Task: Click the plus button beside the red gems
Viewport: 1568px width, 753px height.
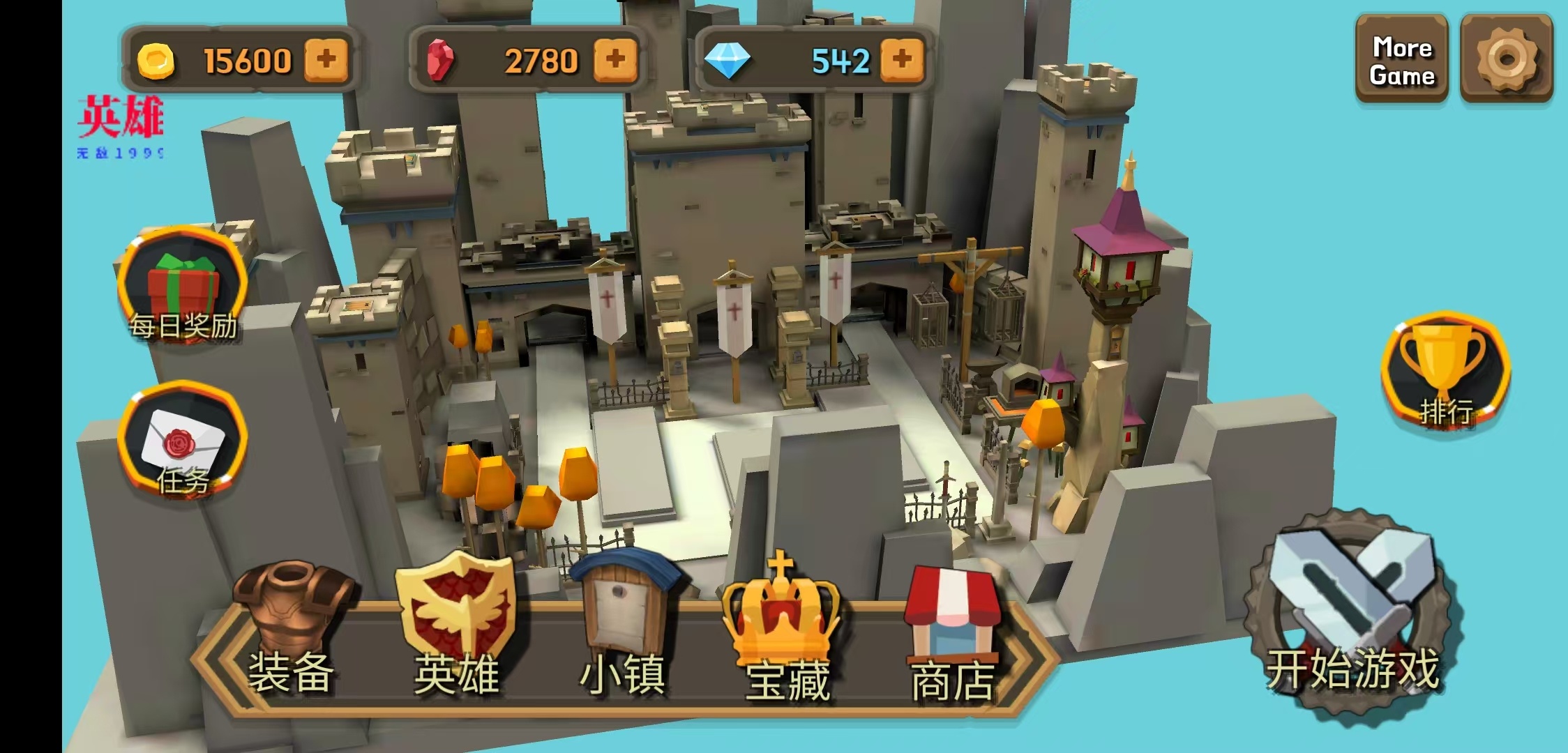Action: point(615,60)
